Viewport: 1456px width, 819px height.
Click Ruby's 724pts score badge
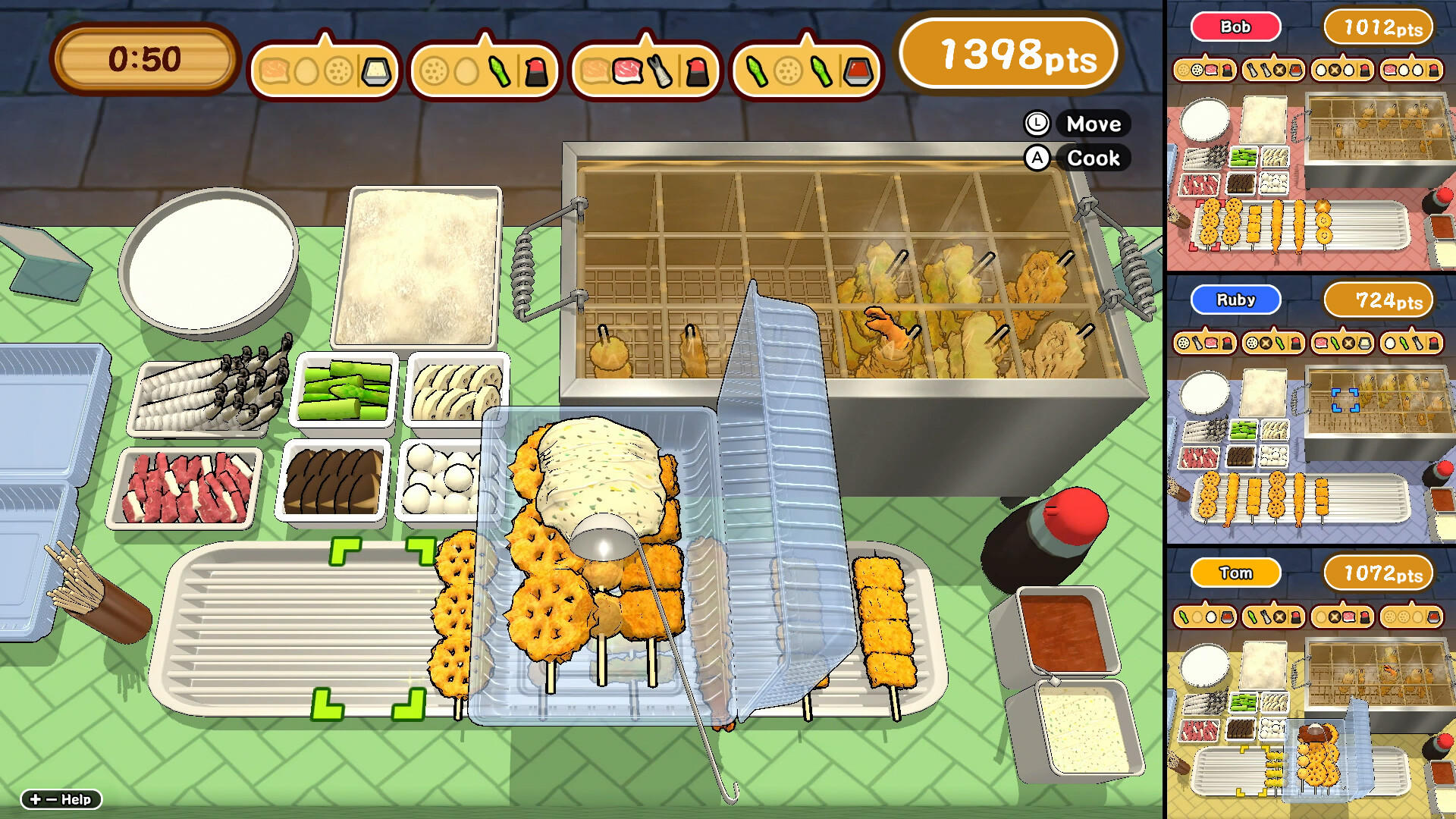coord(1378,300)
